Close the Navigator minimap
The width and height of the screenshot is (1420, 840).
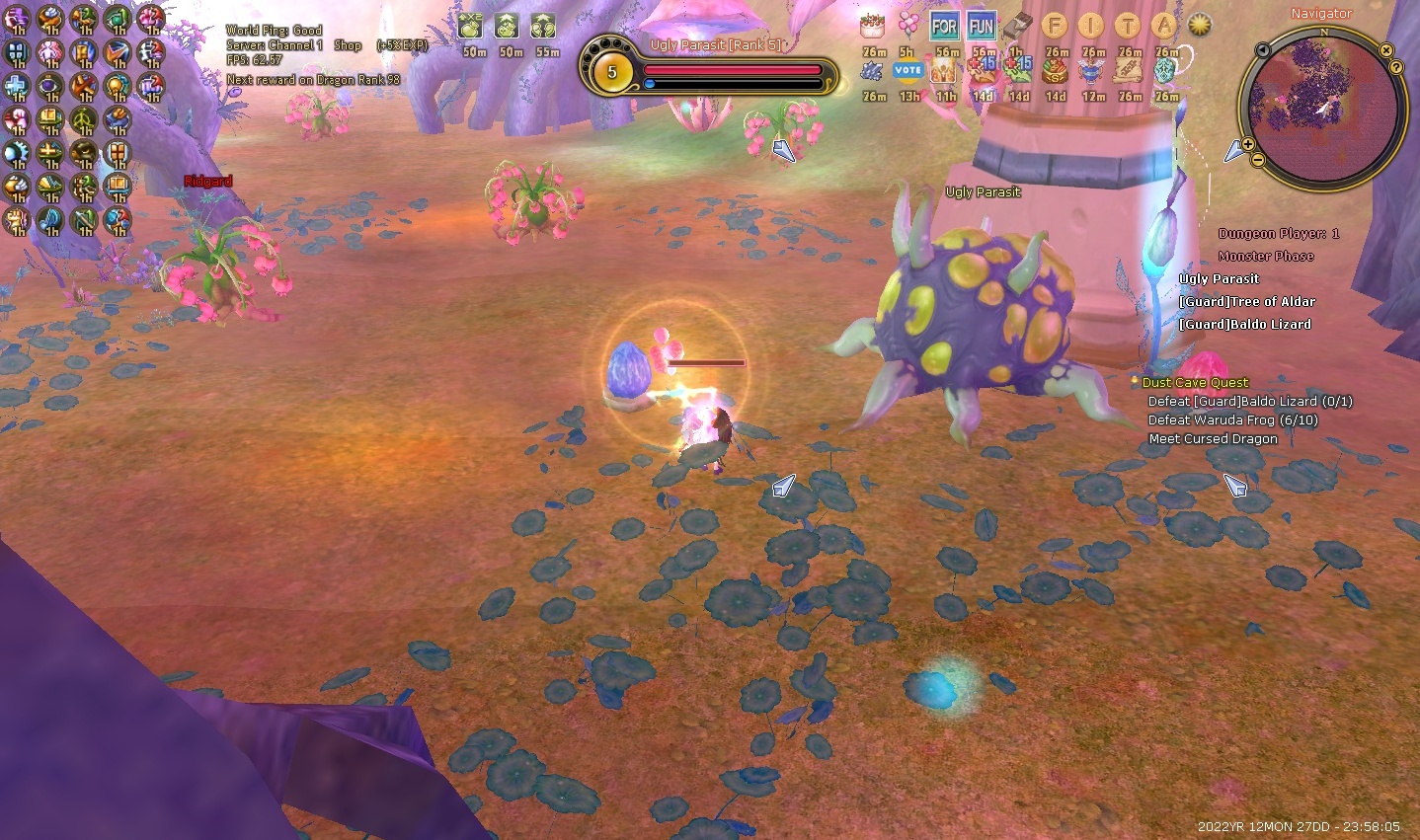click(1386, 49)
